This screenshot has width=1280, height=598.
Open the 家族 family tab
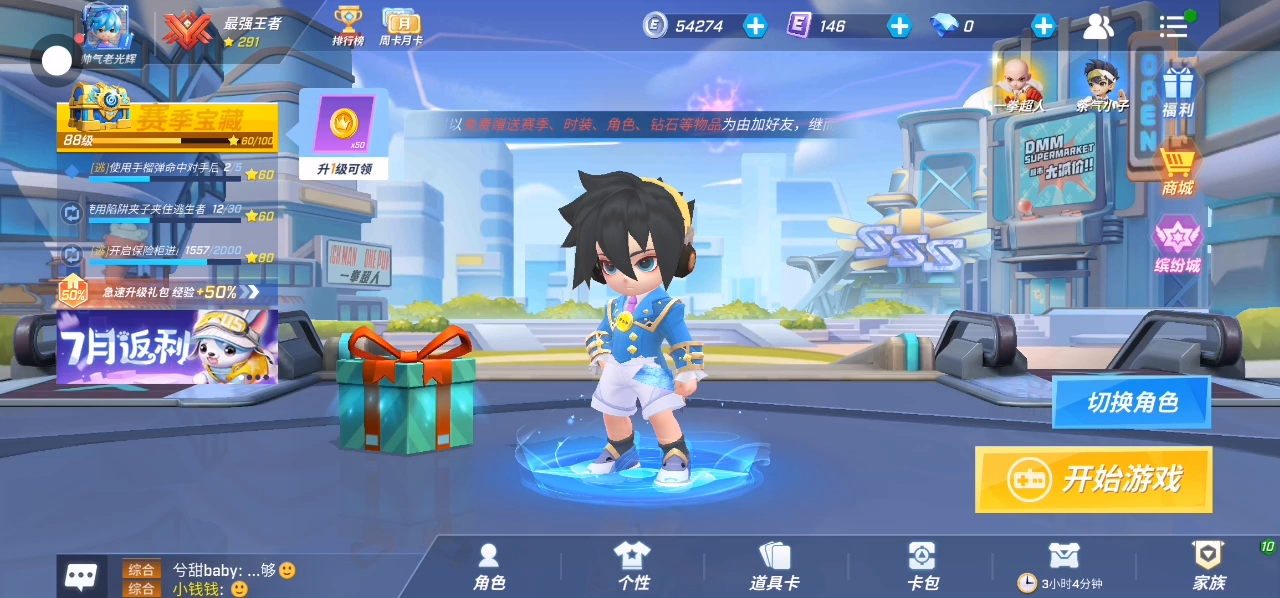tap(1208, 566)
